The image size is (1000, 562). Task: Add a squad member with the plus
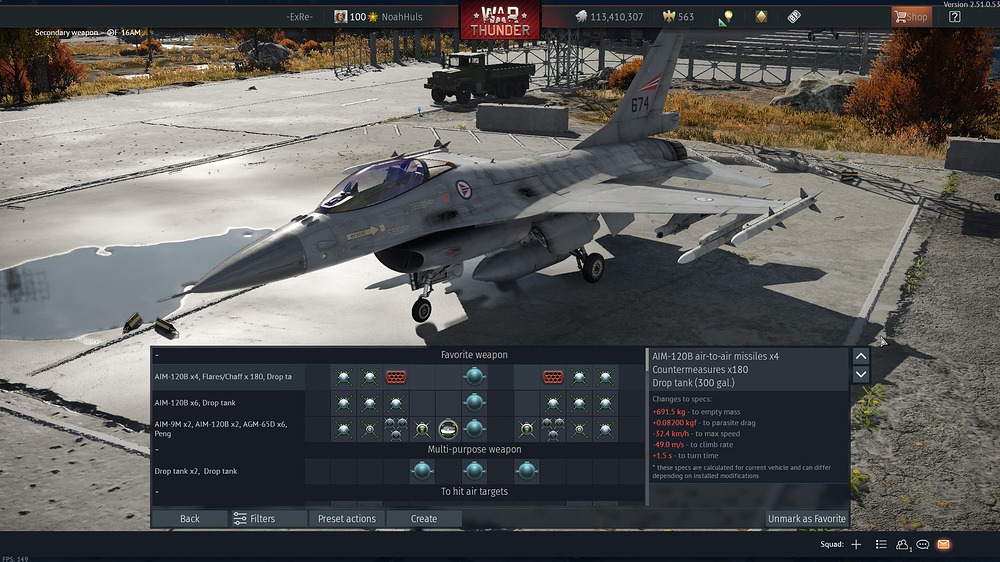(x=856, y=545)
